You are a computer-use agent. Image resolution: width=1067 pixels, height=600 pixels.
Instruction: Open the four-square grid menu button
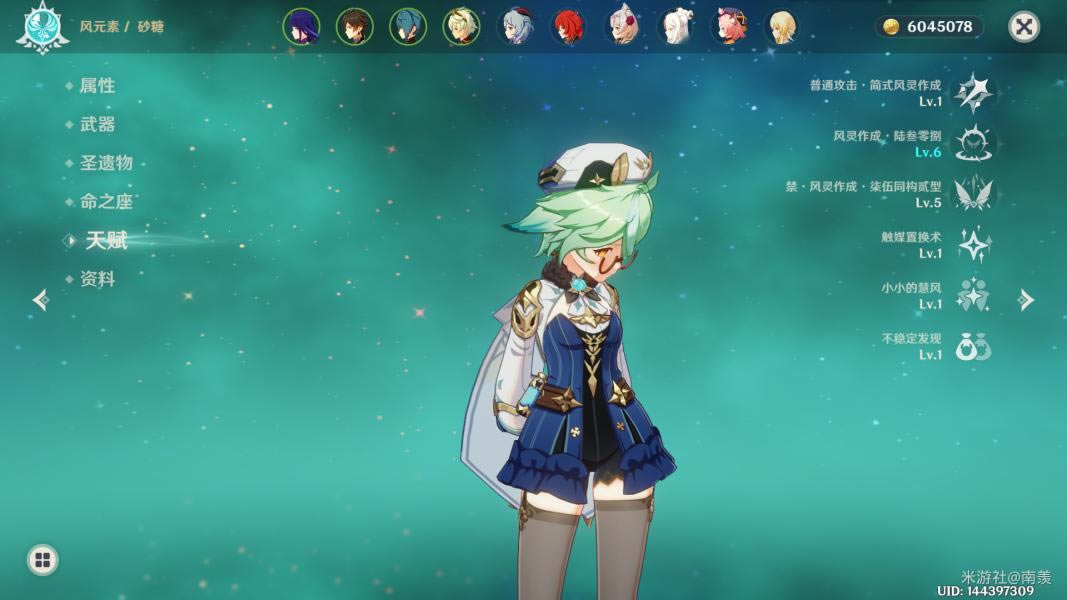pyautogui.click(x=42, y=560)
